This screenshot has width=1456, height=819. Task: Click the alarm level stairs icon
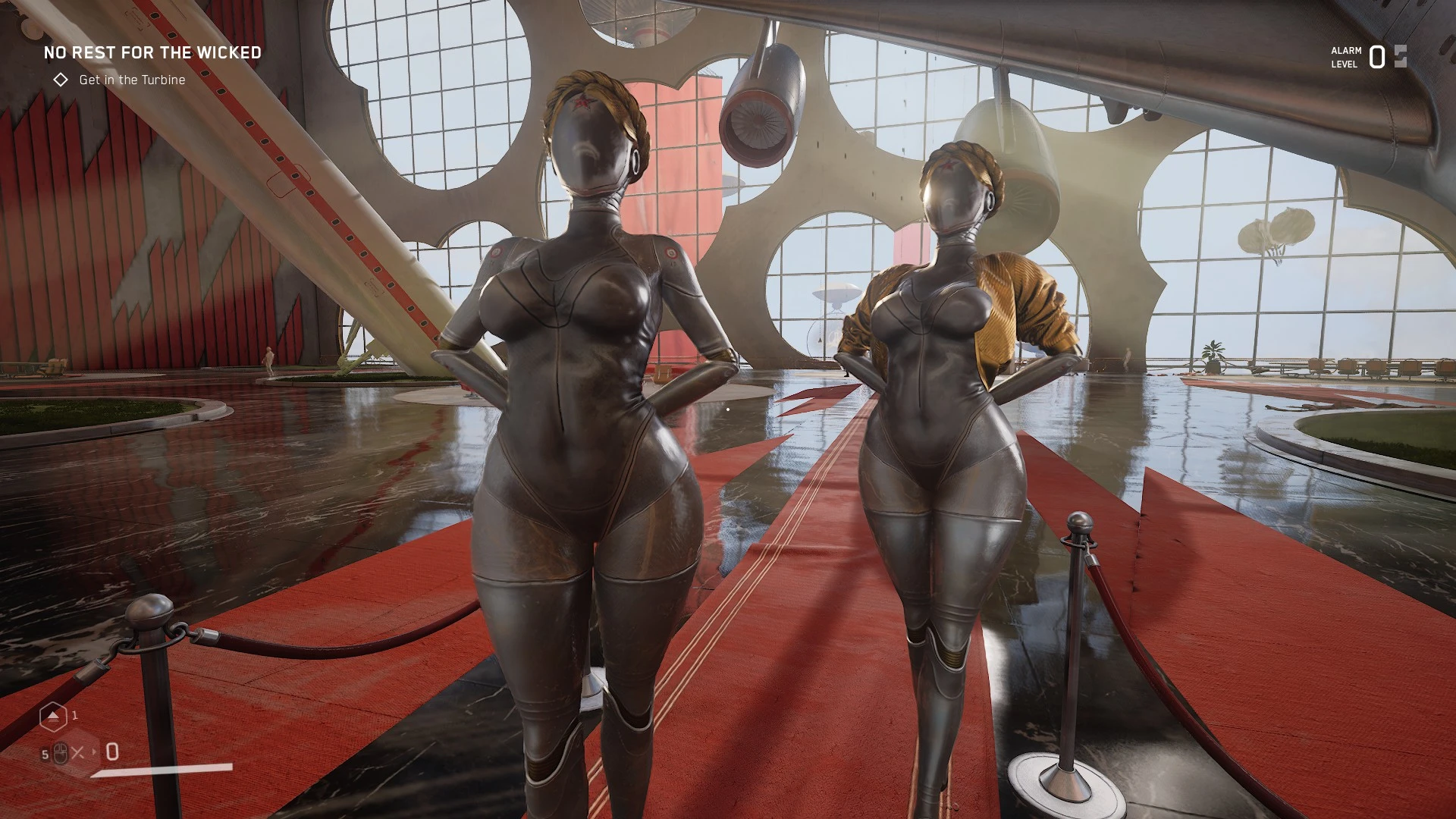1401,56
